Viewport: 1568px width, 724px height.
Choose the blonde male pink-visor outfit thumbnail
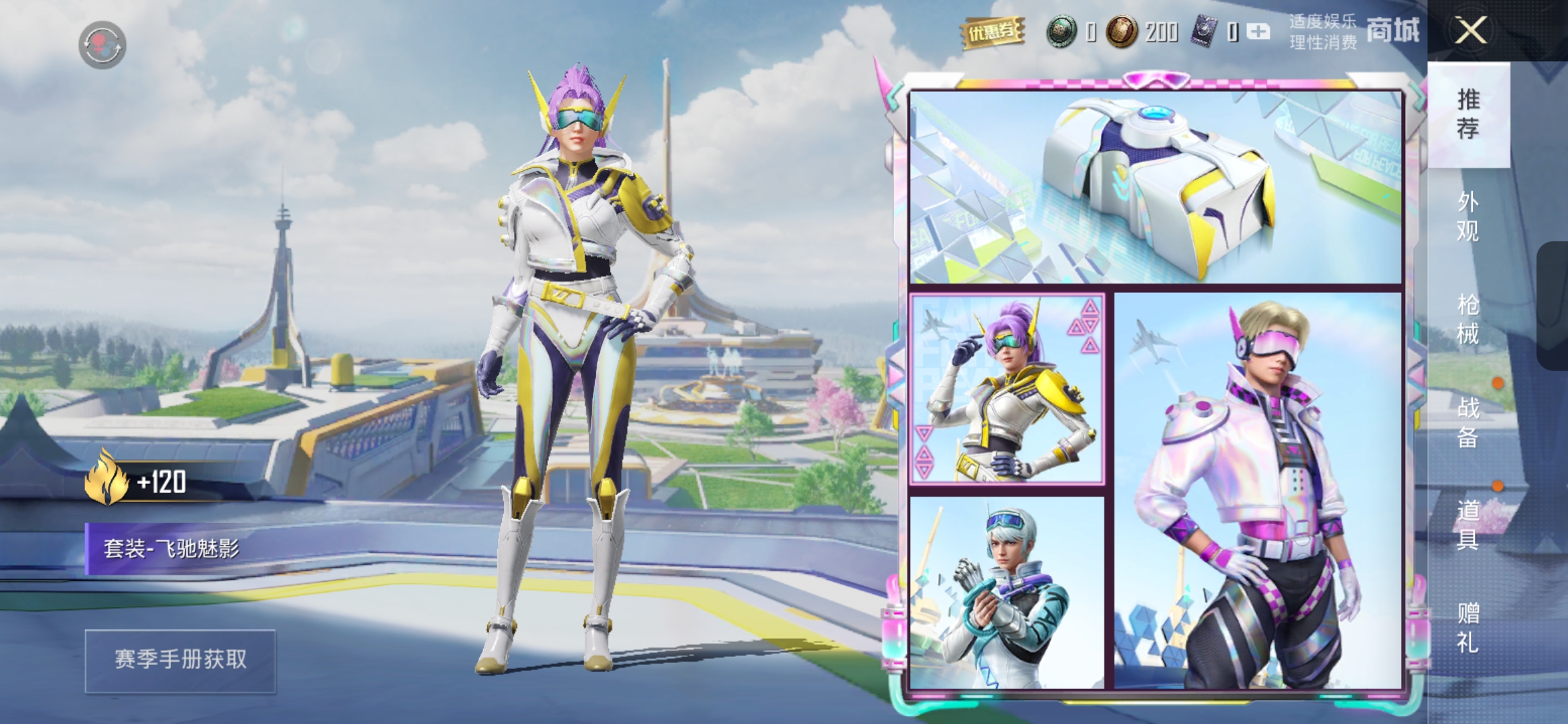tap(1258, 491)
